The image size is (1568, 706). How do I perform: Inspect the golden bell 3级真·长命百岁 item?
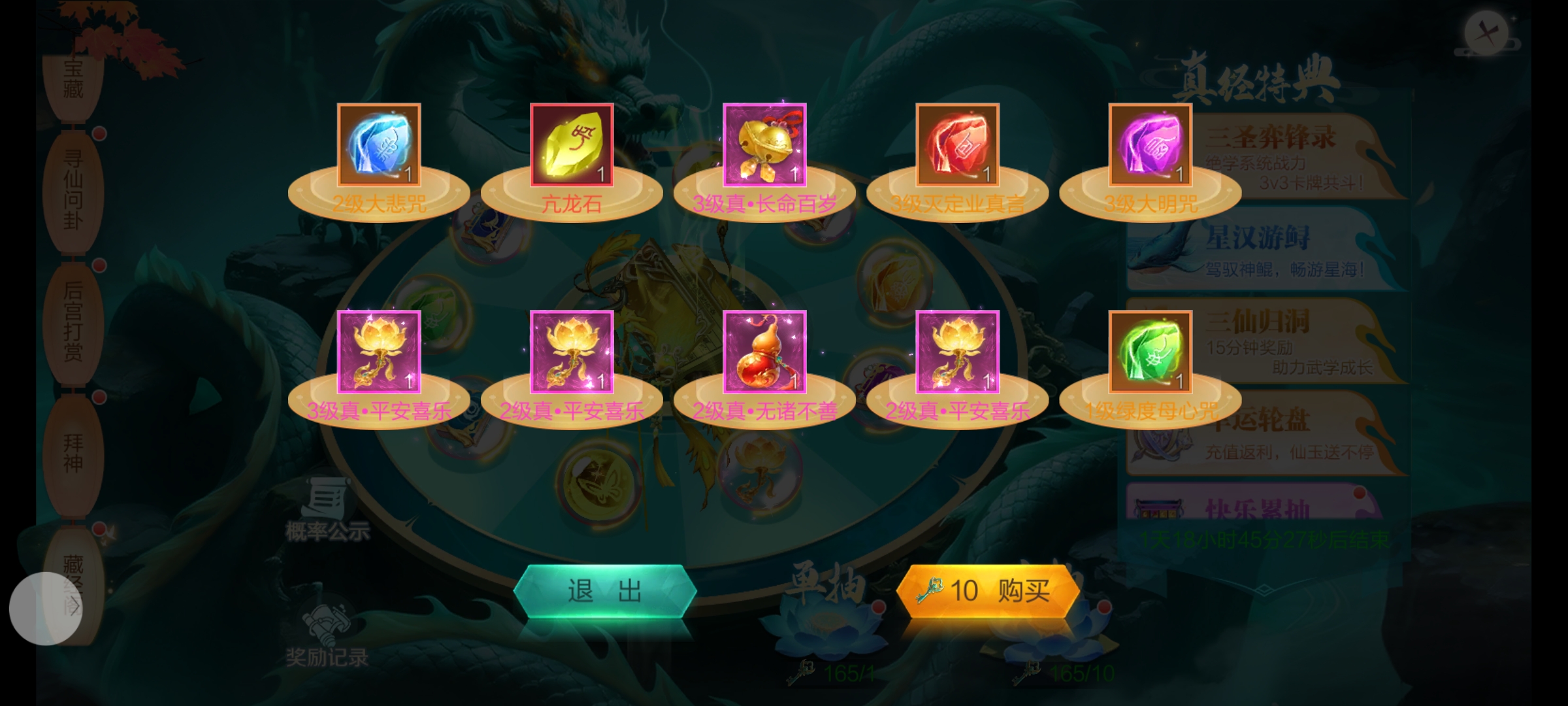[x=764, y=144]
